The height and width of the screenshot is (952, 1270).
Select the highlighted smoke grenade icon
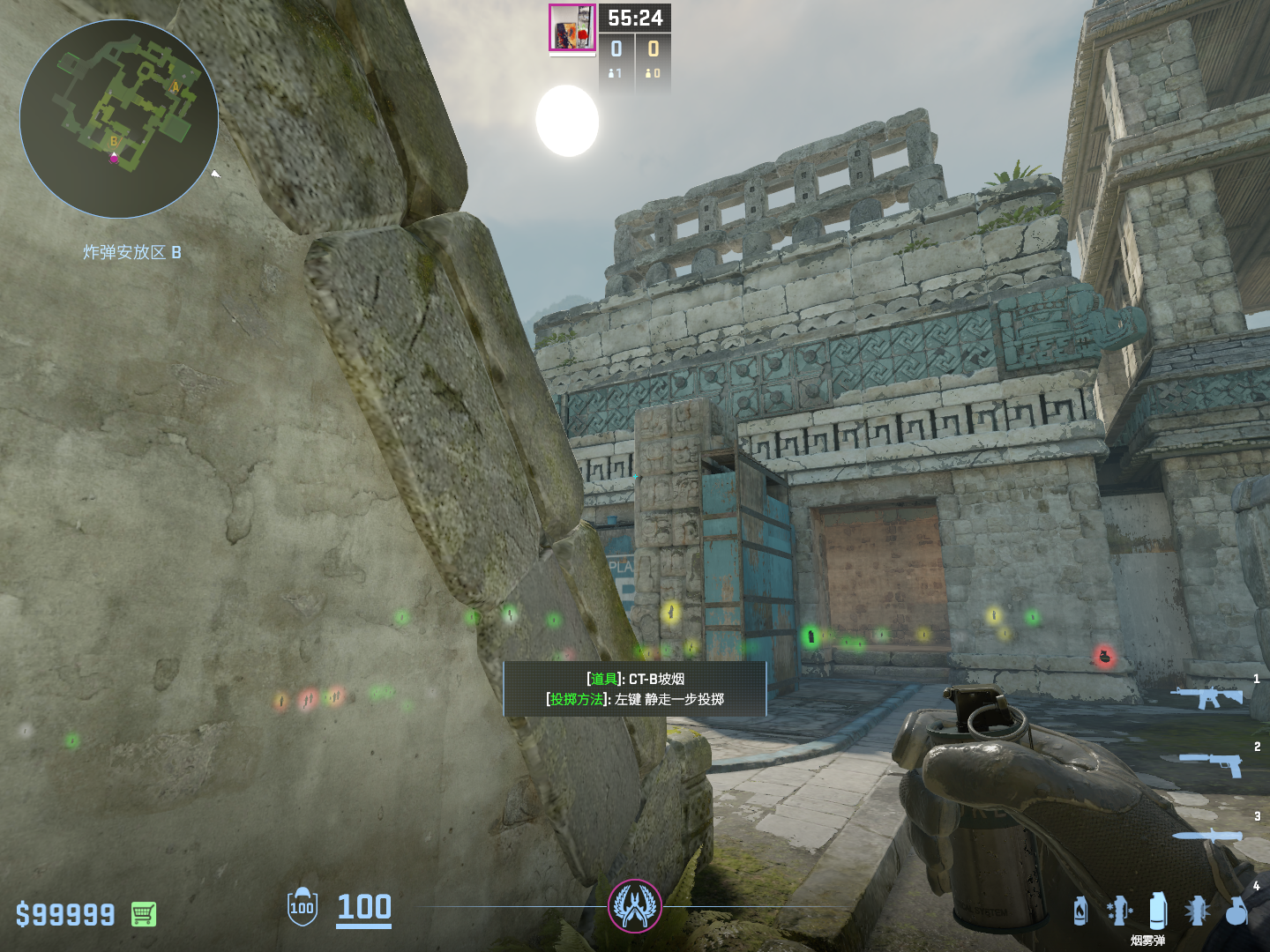tap(1158, 911)
